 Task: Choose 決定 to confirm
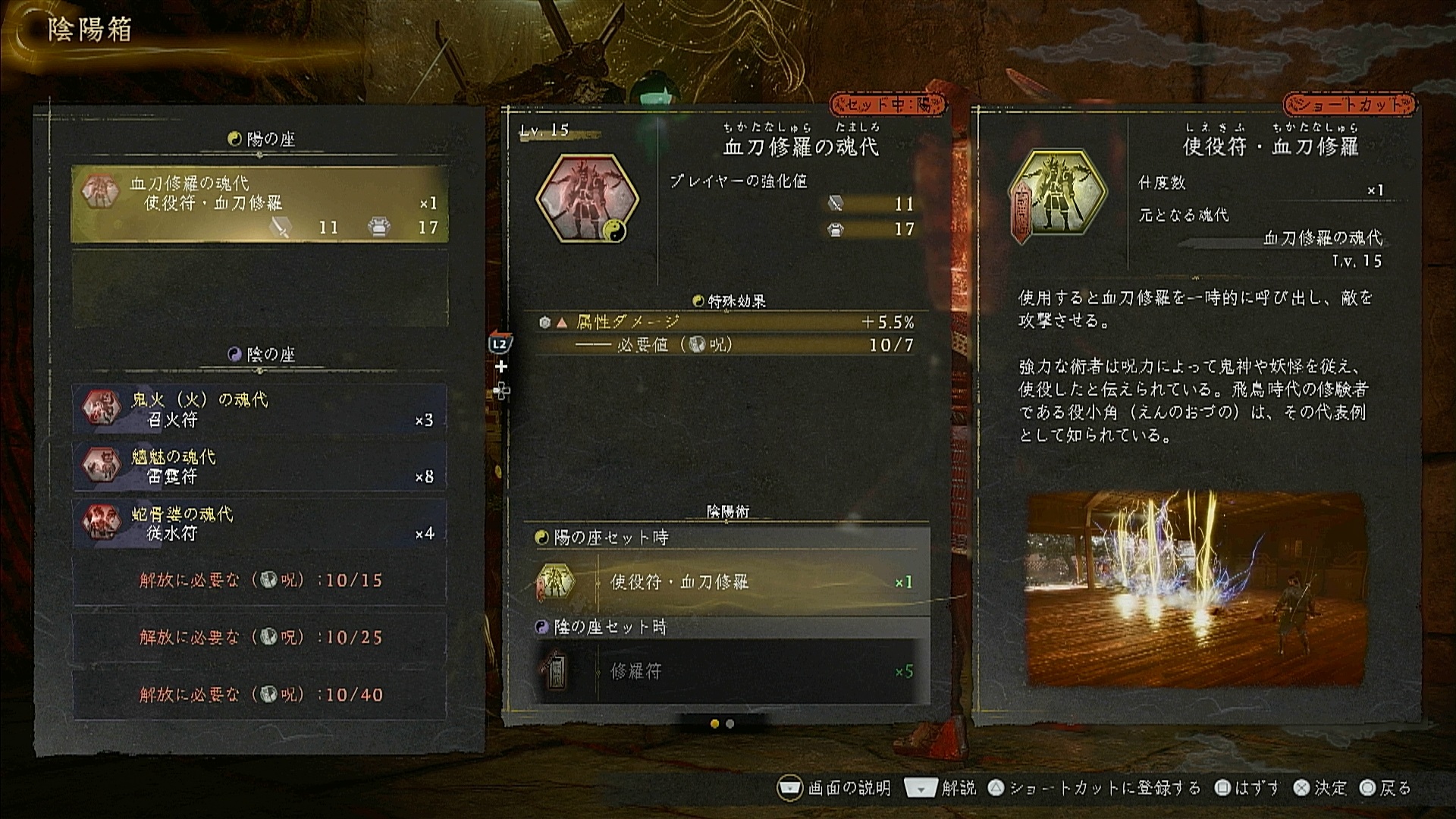coord(1320,789)
